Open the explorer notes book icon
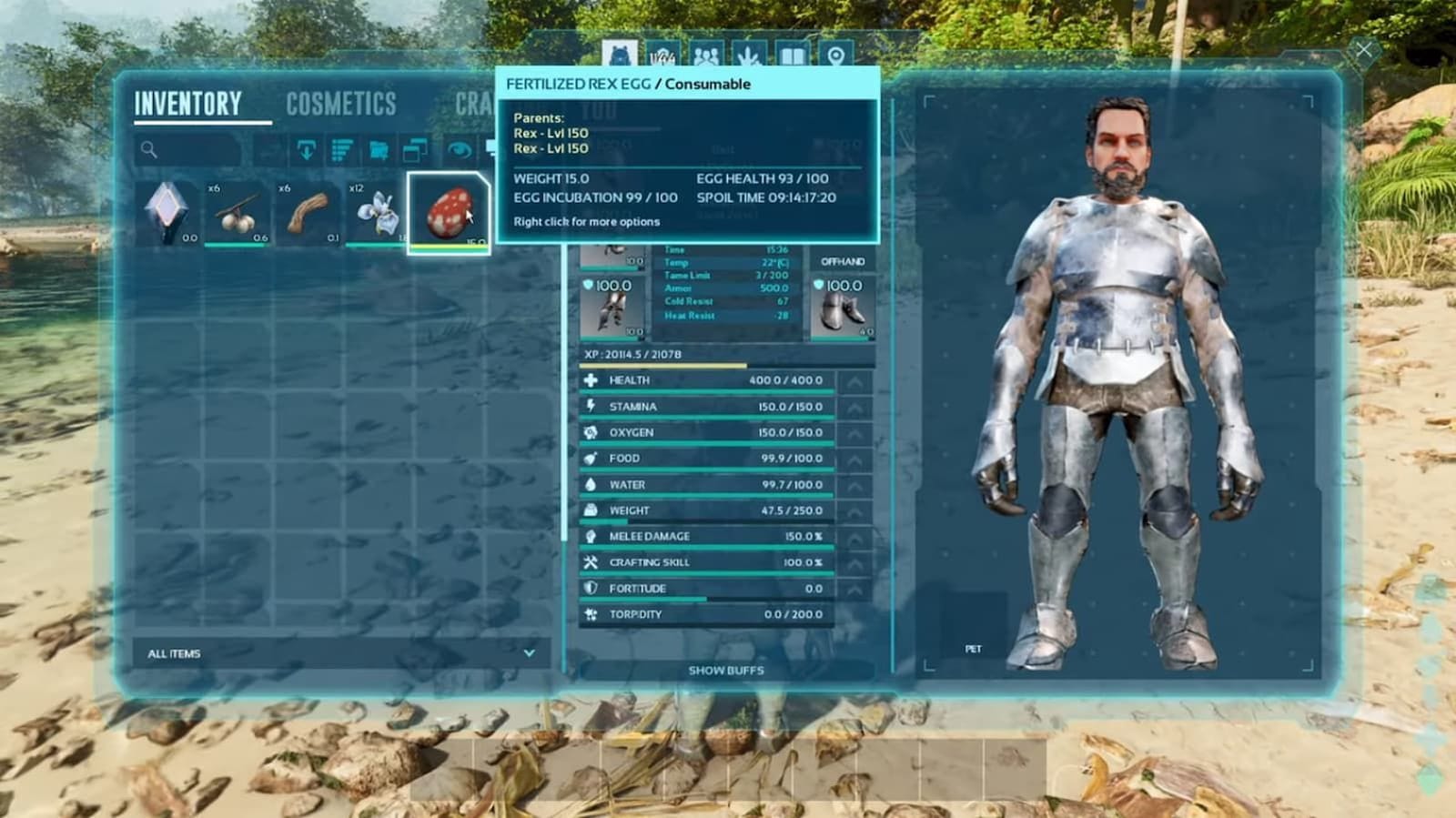Image resolution: width=1456 pixels, height=818 pixels. coord(792,55)
